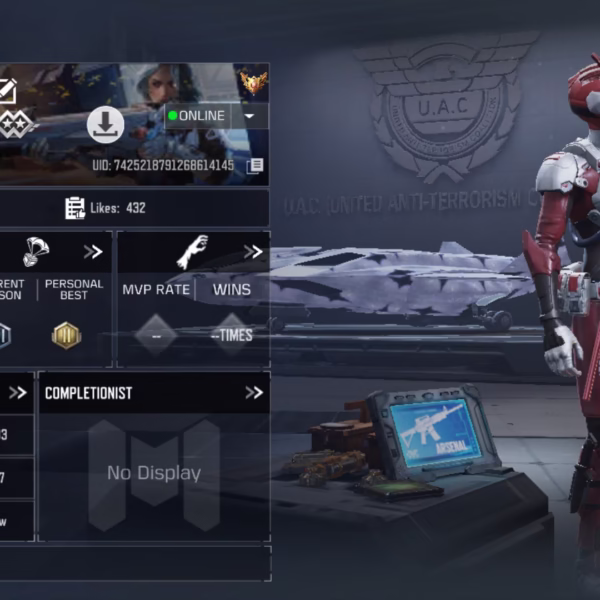Expand the Completionist section
This screenshot has height=600, width=600.
coord(254,393)
